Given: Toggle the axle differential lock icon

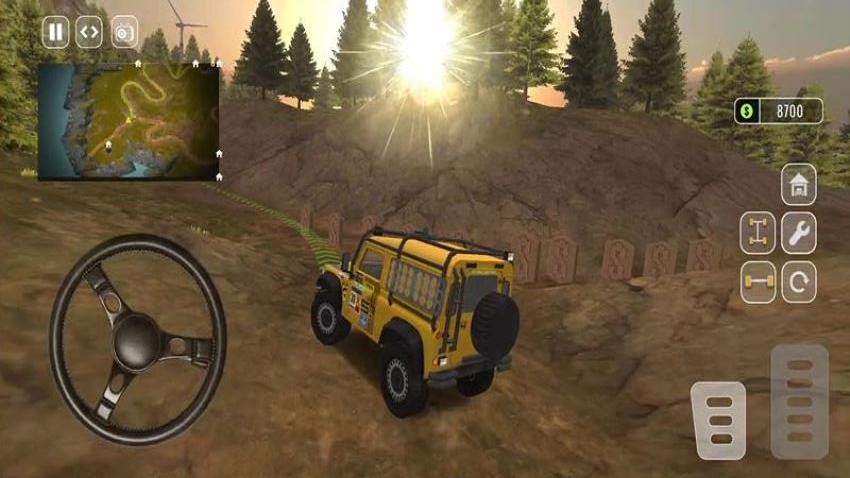Looking at the screenshot, I should coord(757,233).
